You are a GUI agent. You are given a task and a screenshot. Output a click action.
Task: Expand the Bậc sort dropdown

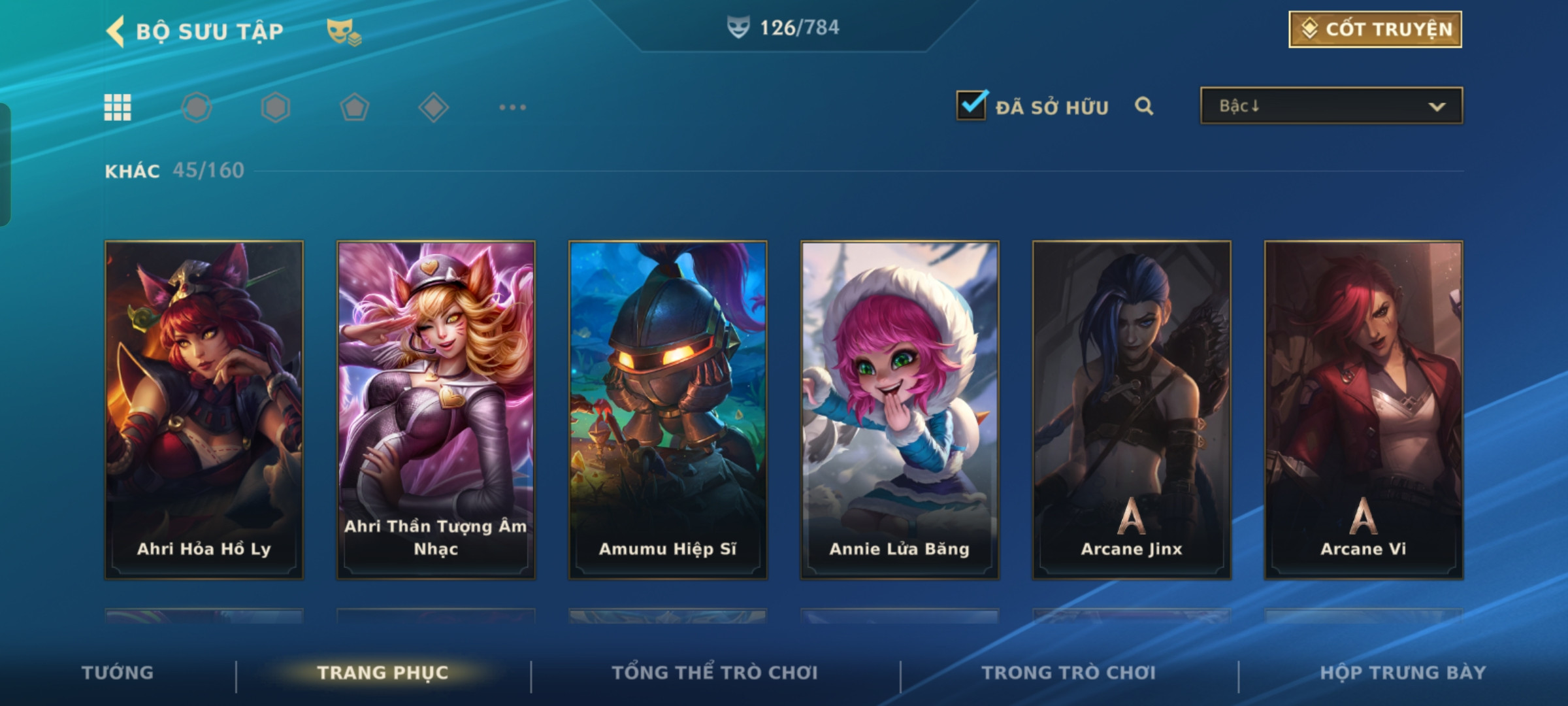(1331, 106)
